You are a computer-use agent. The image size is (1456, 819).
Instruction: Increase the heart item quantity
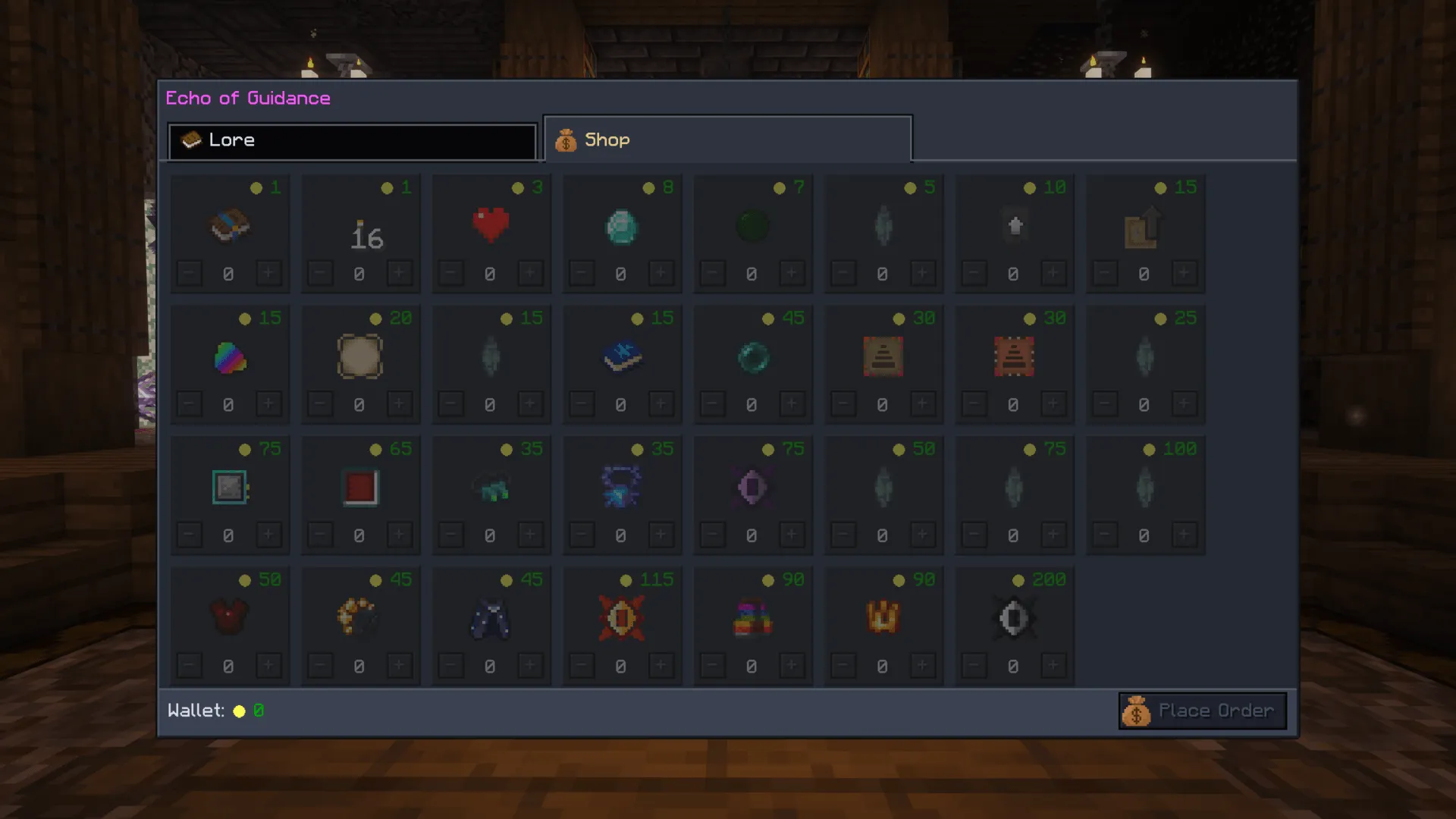point(531,273)
